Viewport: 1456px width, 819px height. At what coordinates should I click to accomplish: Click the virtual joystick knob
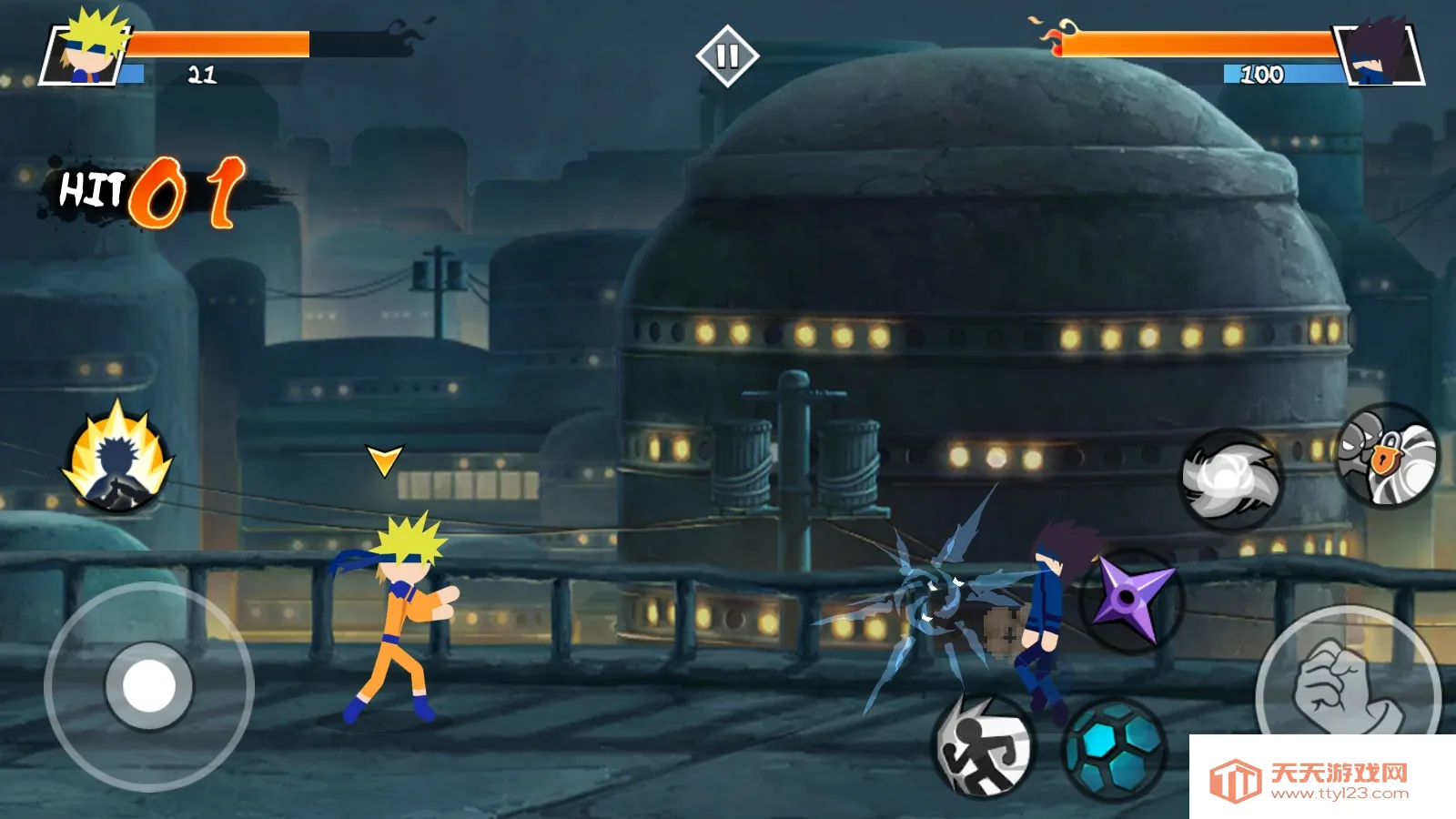tap(149, 686)
